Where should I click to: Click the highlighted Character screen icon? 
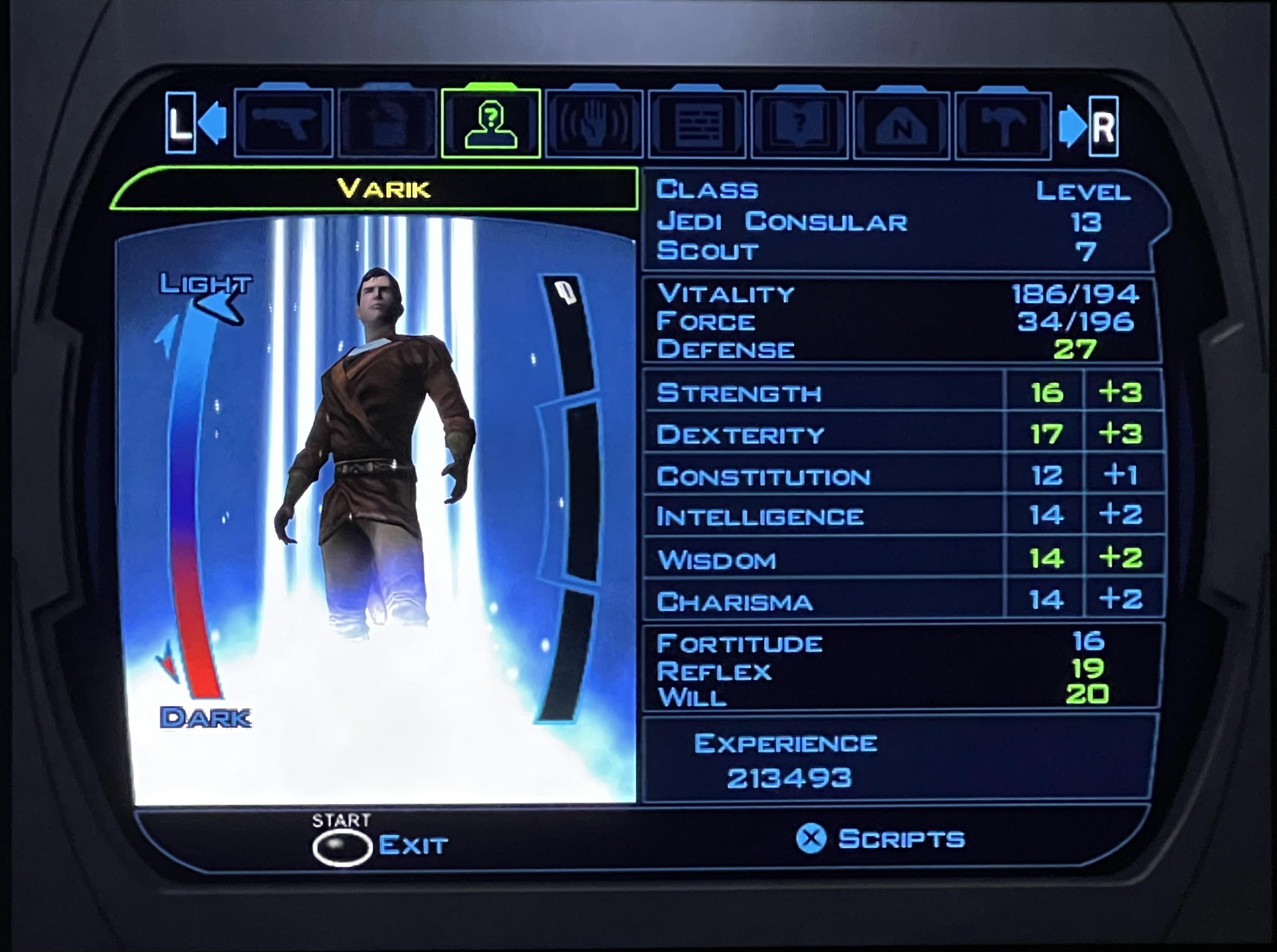click(x=491, y=124)
